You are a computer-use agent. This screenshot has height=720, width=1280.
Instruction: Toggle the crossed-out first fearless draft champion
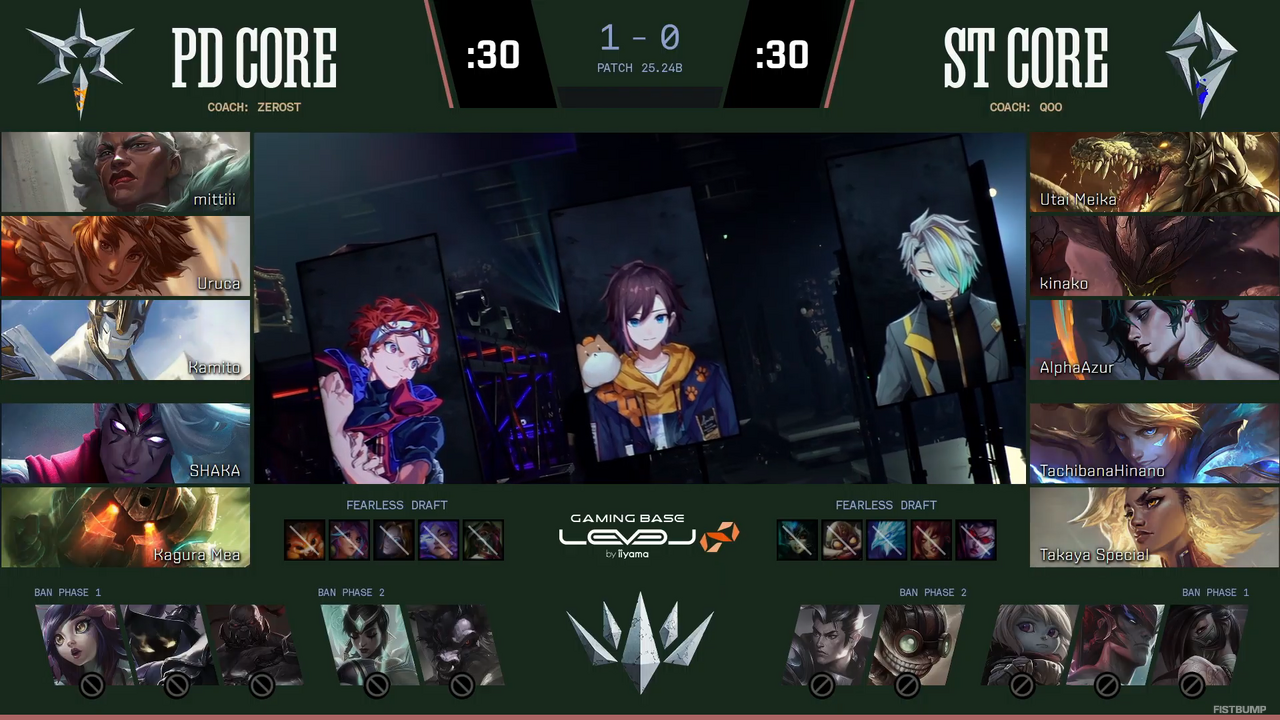click(x=305, y=539)
